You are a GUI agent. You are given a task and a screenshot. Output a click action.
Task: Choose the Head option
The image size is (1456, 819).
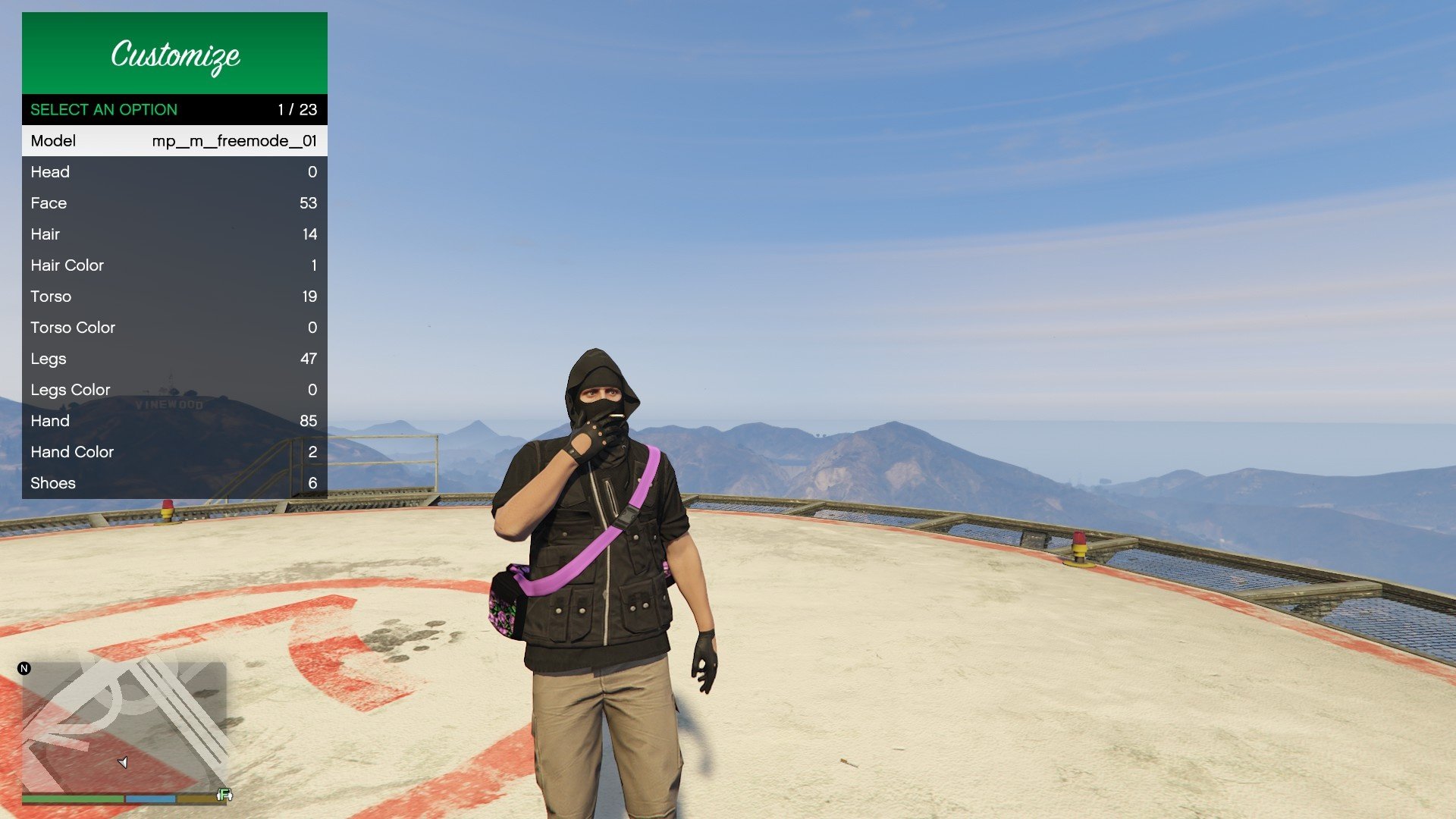coord(174,172)
